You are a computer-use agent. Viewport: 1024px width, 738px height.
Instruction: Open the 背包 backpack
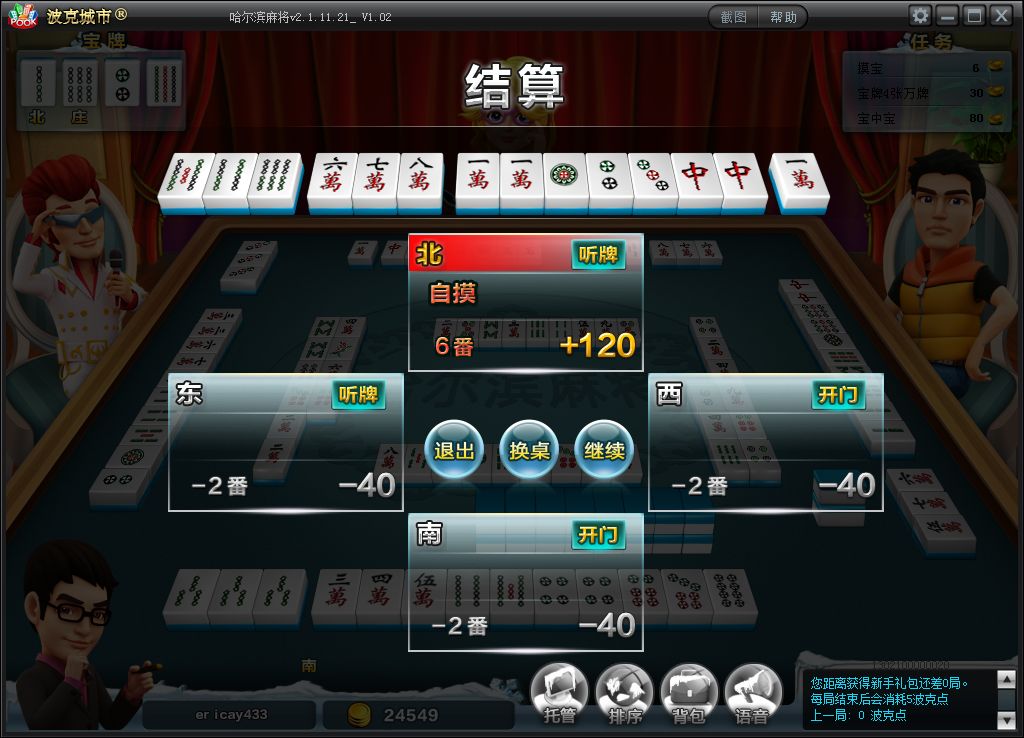pyautogui.click(x=688, y=692)
